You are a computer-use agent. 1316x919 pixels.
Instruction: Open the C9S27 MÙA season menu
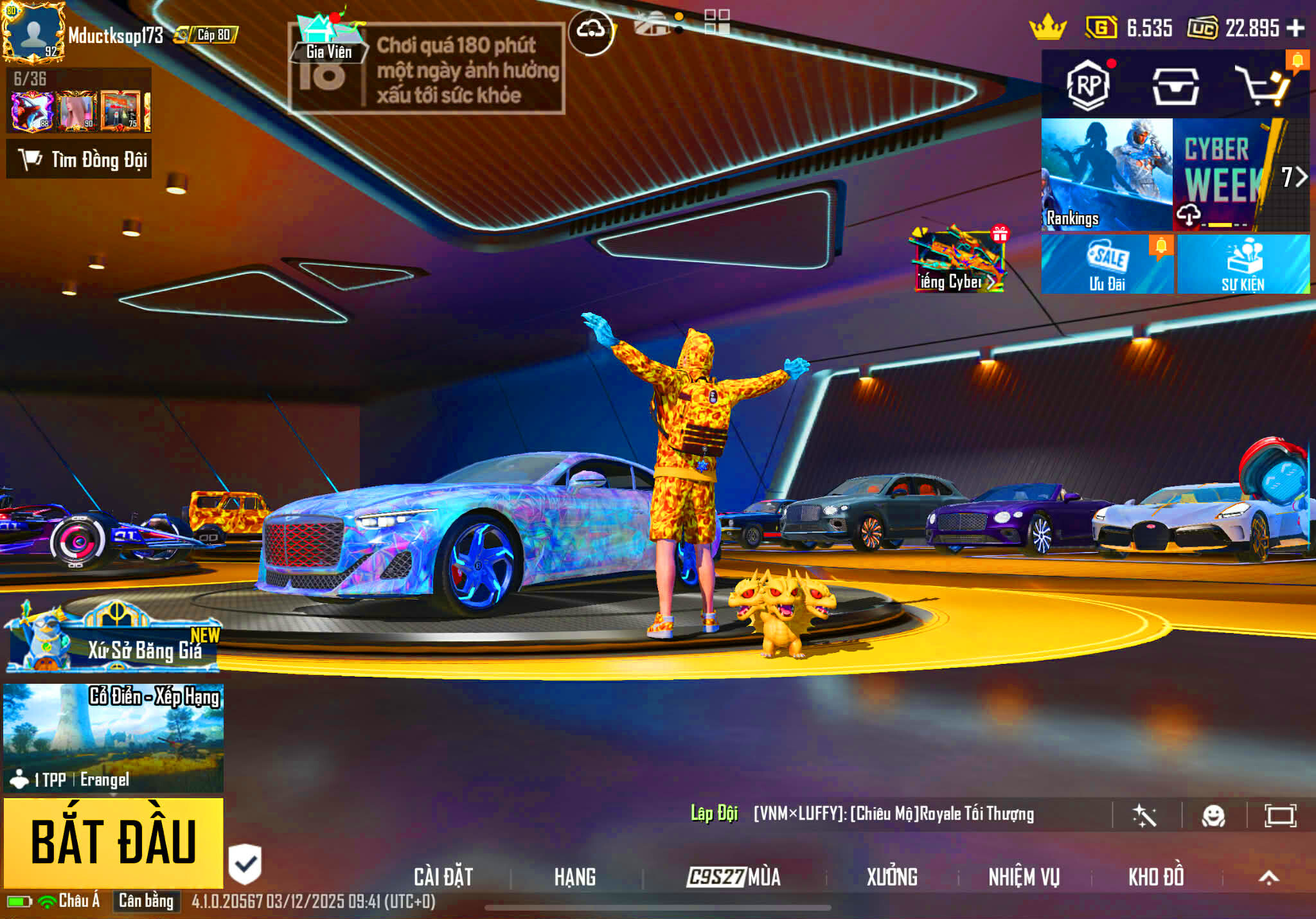coord(733,877)
